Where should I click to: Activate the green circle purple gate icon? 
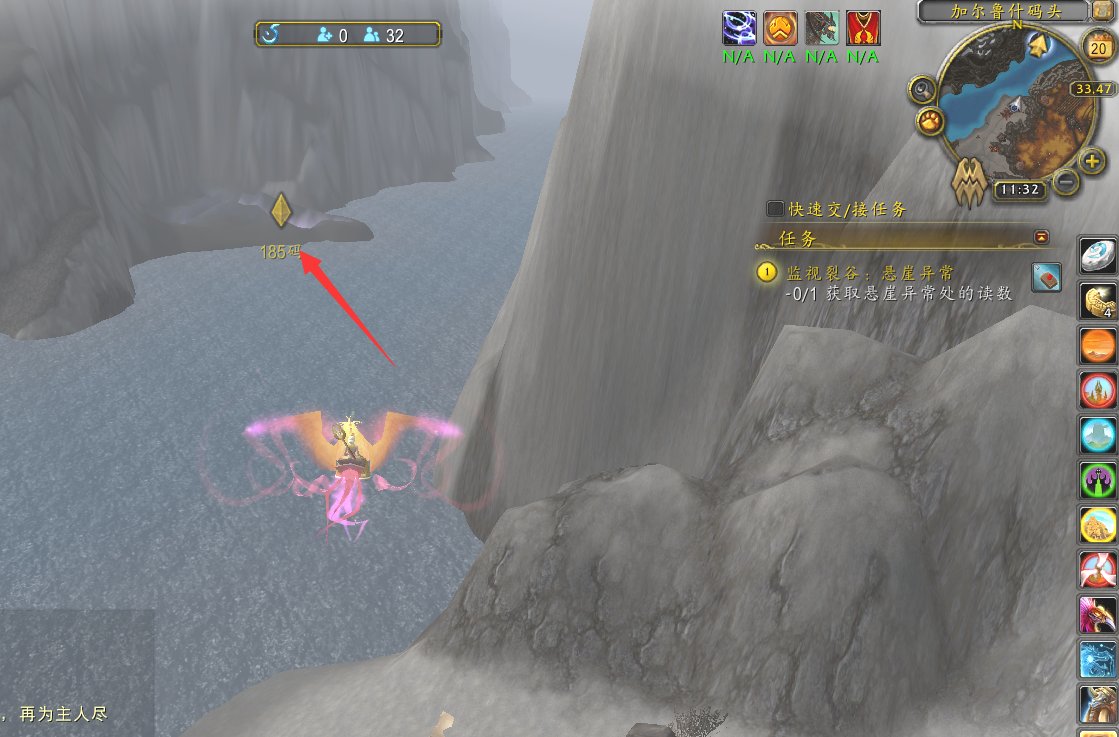pyautogui.click(x=1098, y=480)
